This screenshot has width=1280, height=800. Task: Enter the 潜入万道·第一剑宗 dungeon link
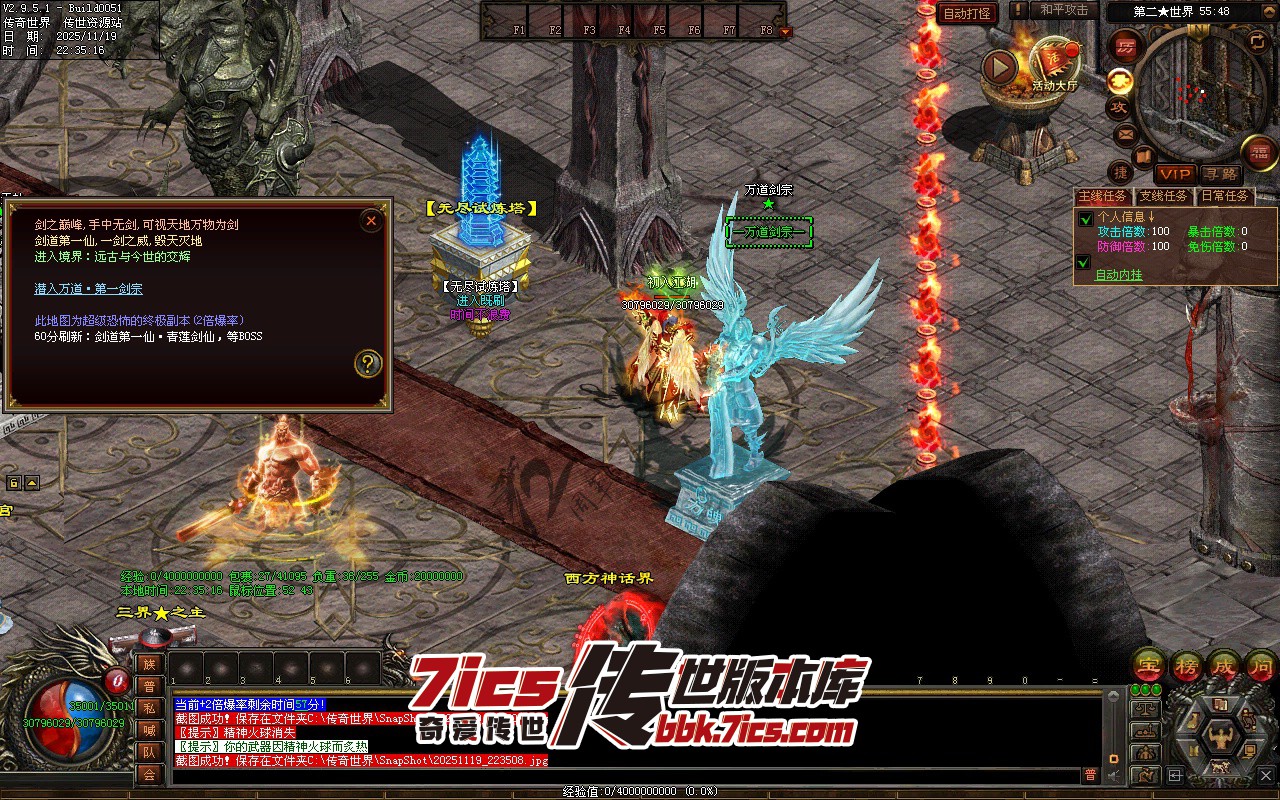(88, 289)
